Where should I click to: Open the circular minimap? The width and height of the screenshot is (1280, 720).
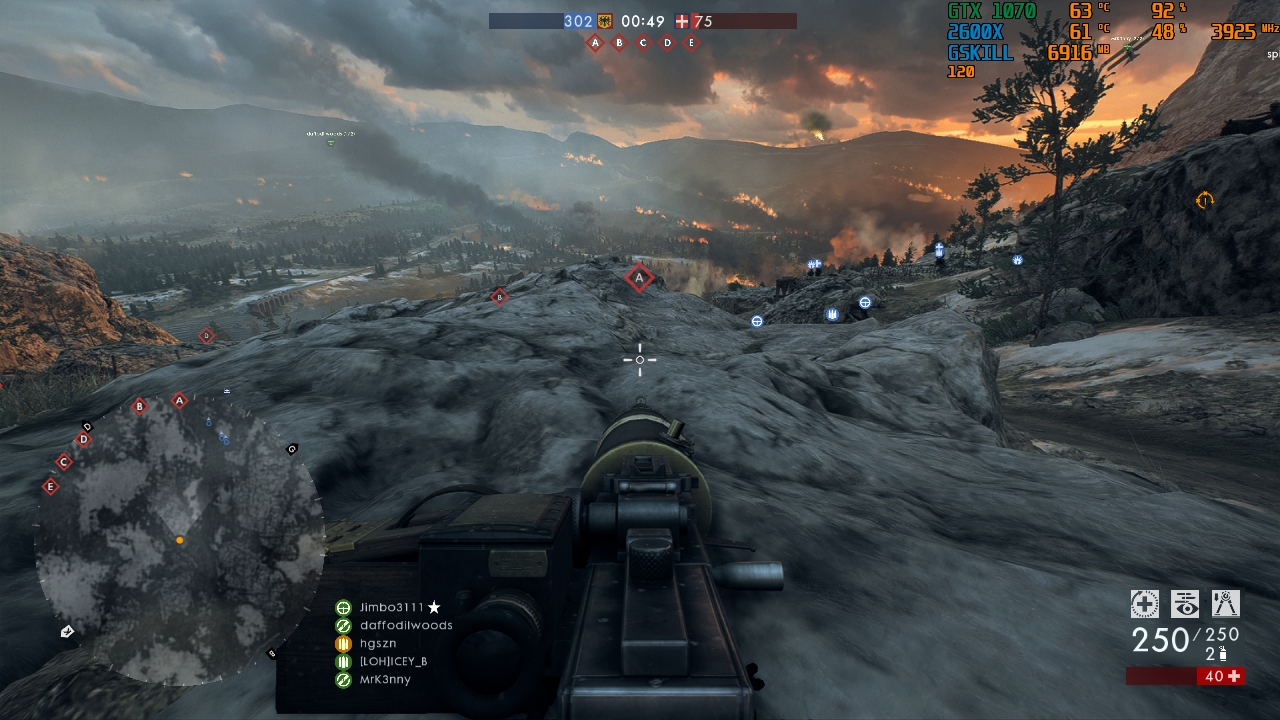click(x=179, y=540)
